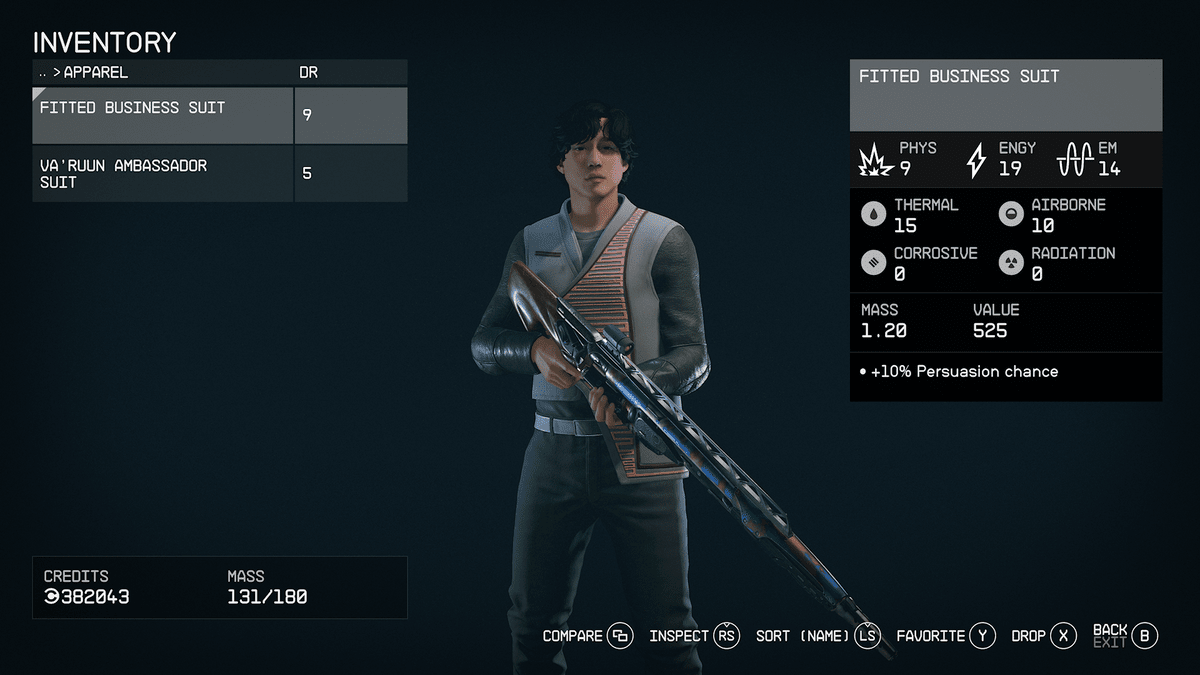
Task: Choose the Va'ruun Ambassador Suit entry
Action: [165, 174]
